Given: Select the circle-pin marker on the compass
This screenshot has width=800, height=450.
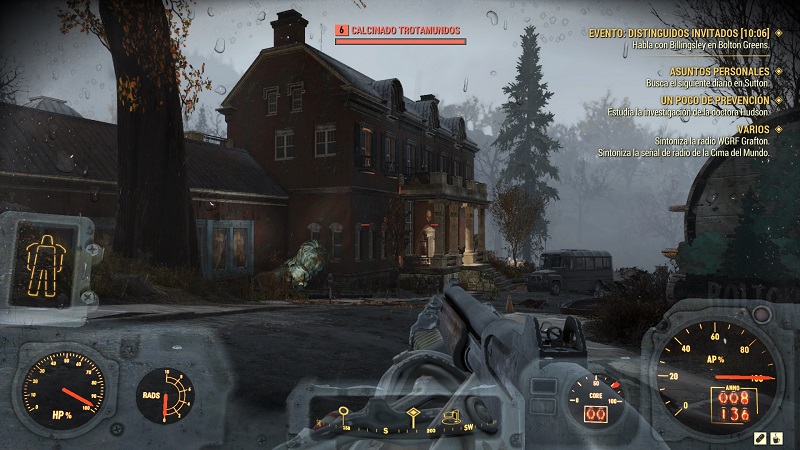Looking at the screenshot, I should coord(344,412).
